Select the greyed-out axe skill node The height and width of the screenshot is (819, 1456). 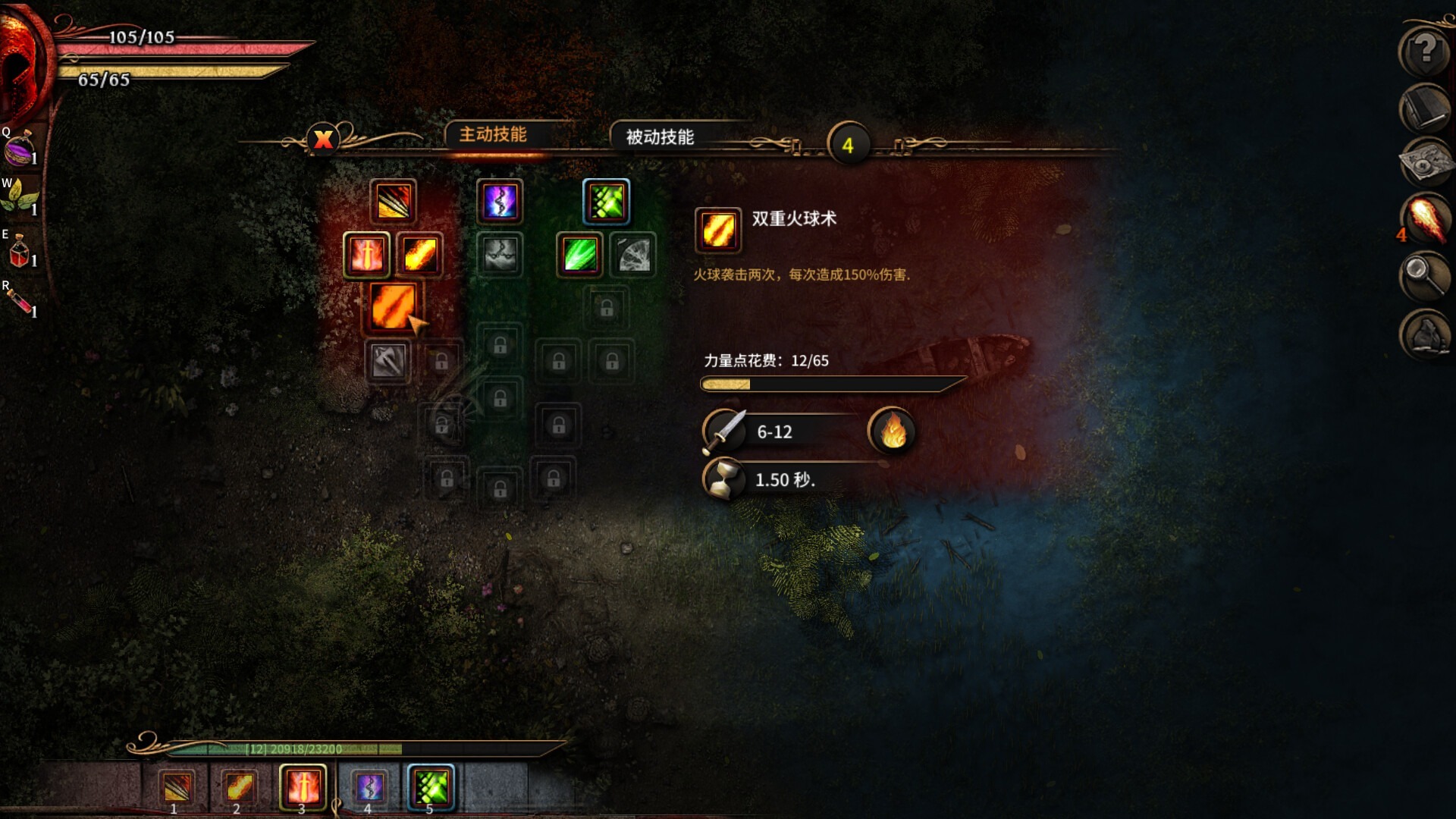click(x=388, y=361)
